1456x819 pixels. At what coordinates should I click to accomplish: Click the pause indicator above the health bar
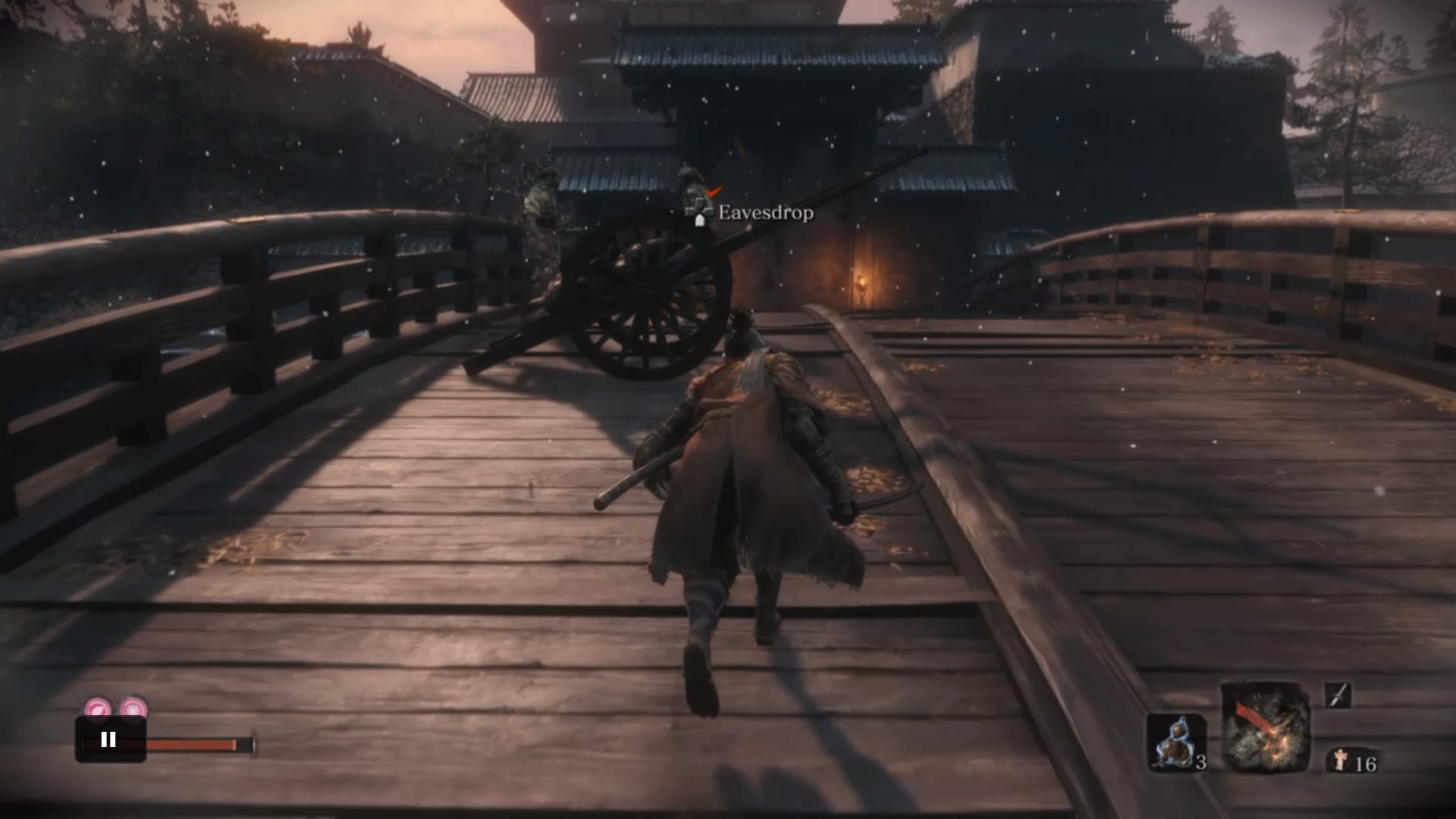tap(107, 739)
